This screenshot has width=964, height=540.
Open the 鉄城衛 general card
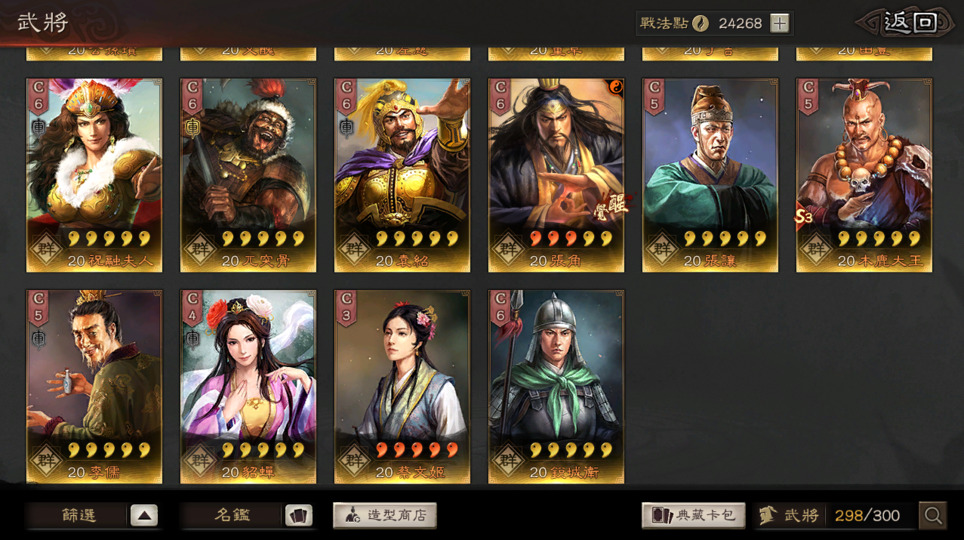coord(556,387)
